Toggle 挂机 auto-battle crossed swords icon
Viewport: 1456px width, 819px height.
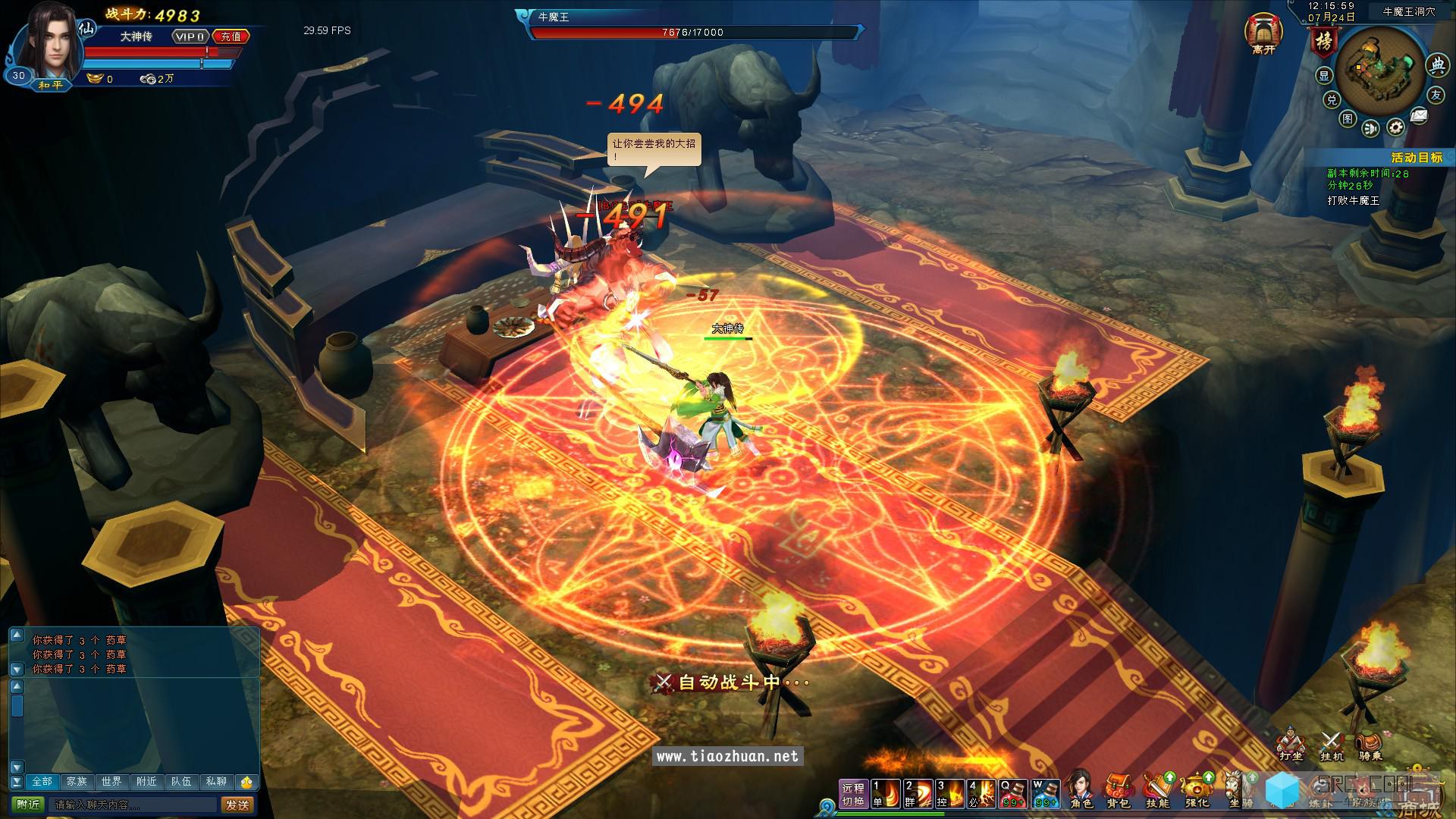click(x=1332, y=744)
